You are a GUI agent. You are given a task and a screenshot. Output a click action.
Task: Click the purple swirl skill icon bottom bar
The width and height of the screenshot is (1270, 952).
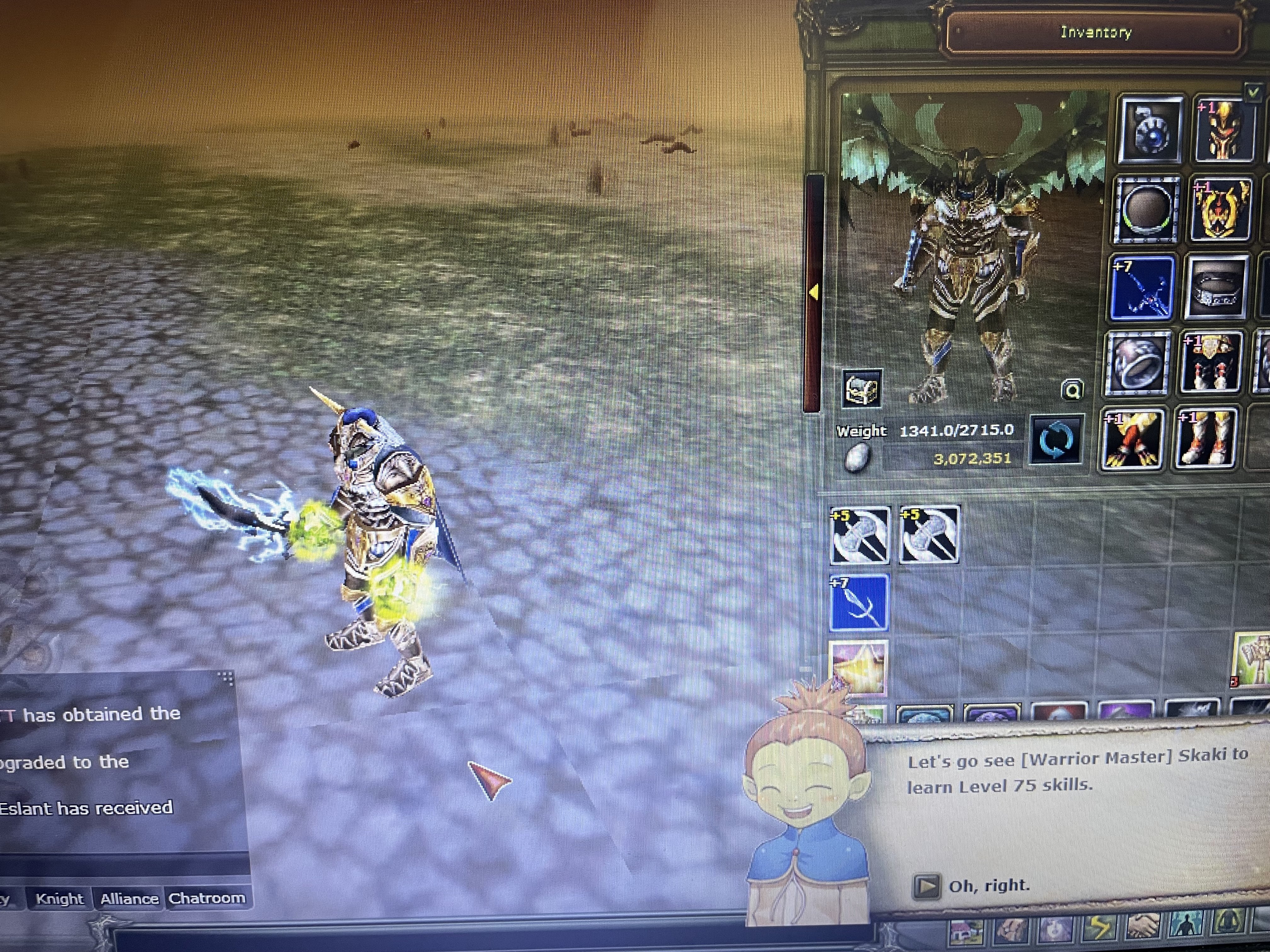tap(1056, 928)
